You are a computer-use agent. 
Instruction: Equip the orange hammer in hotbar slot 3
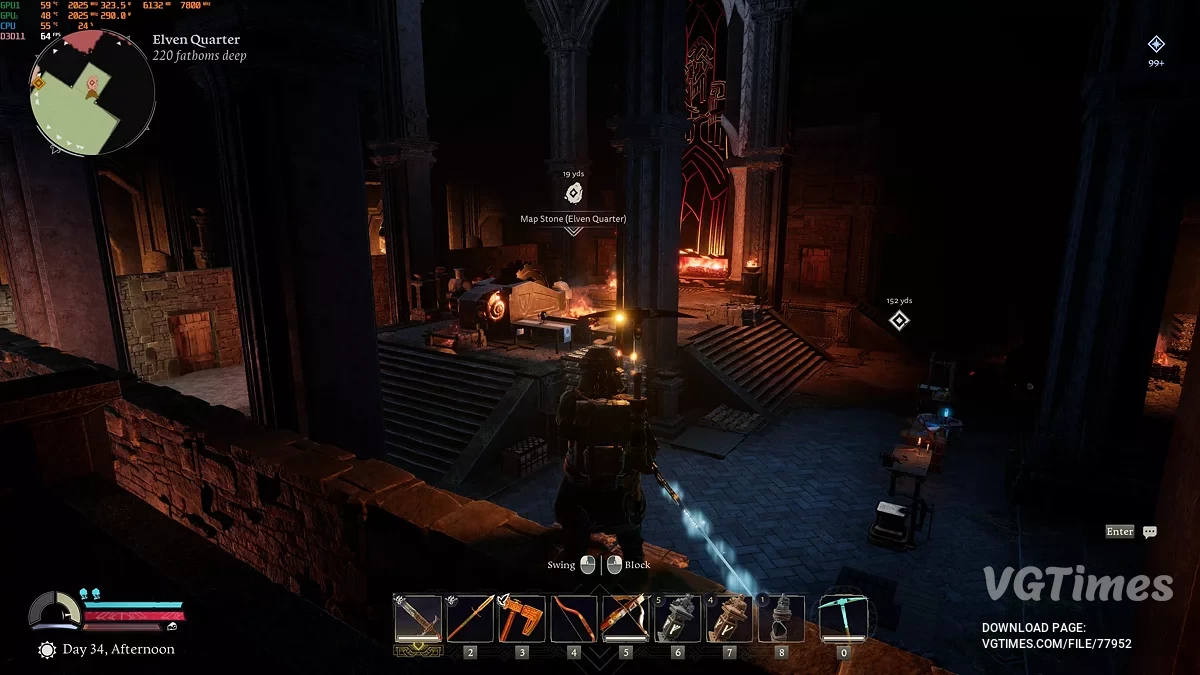(x=522, y=618)
